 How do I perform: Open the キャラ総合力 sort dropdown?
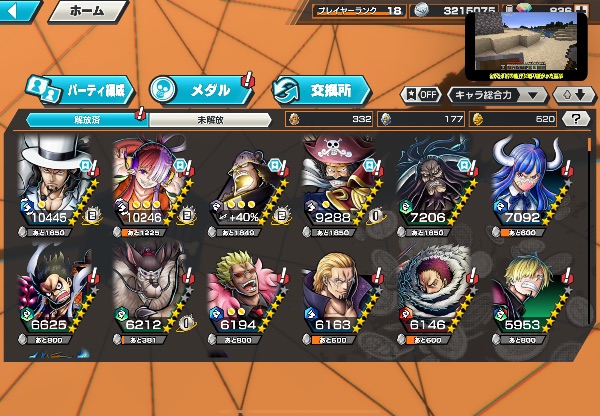tap(496, 95)
